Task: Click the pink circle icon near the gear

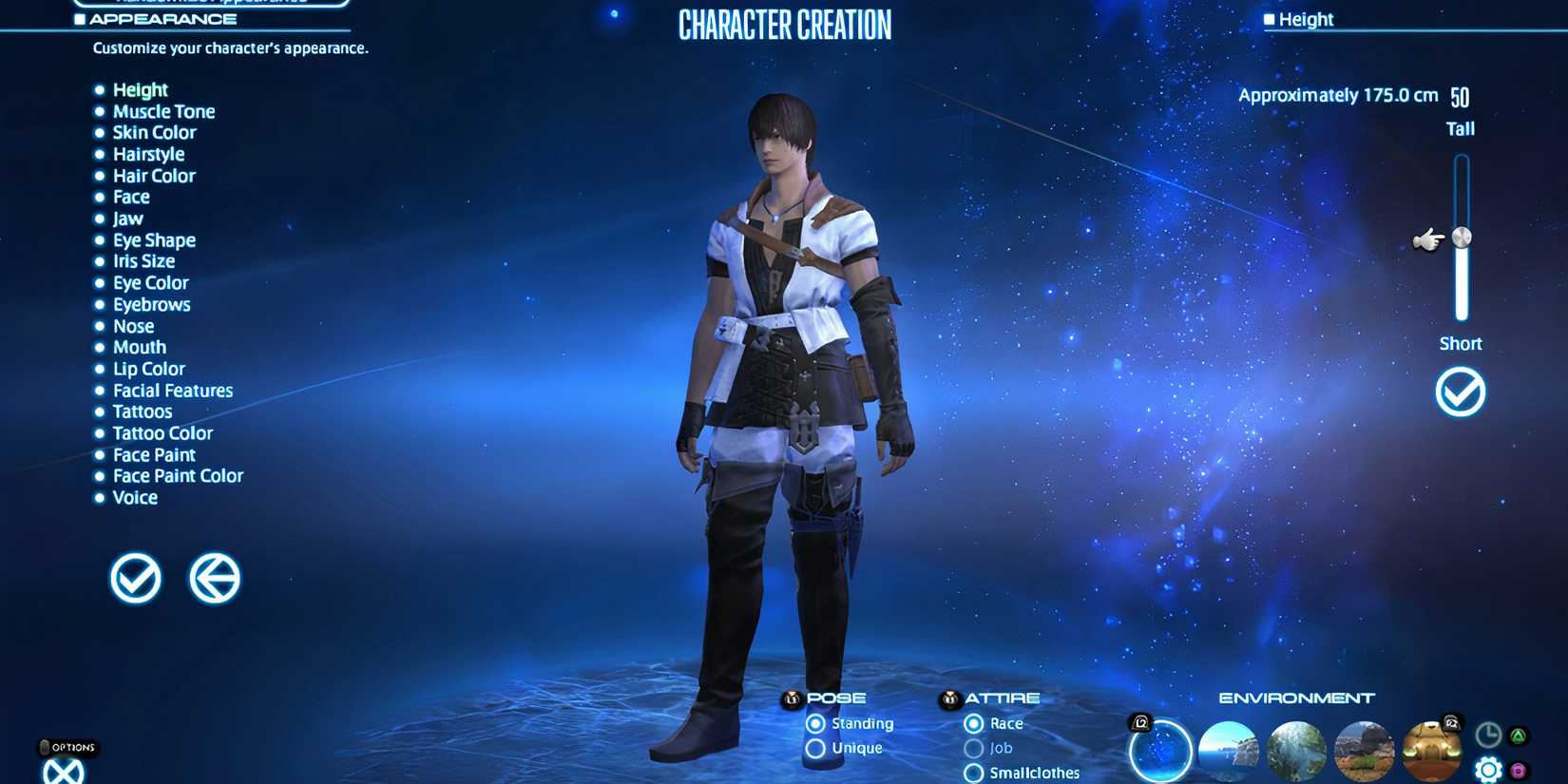Action: point(1518,770)
